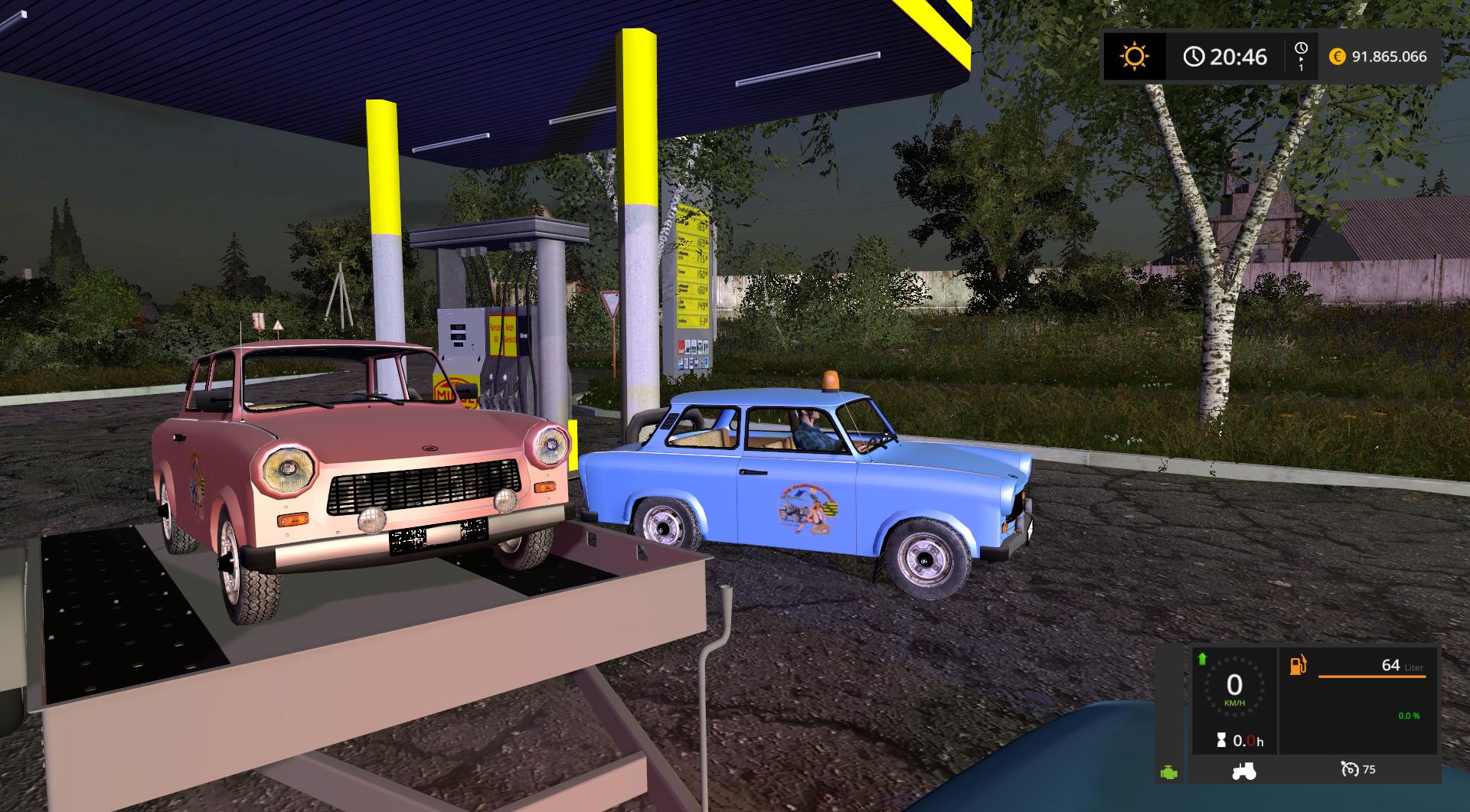Click the orange fuel pump icon
The height and width of the screenshot is (812, 1470).
(1298, 665)
